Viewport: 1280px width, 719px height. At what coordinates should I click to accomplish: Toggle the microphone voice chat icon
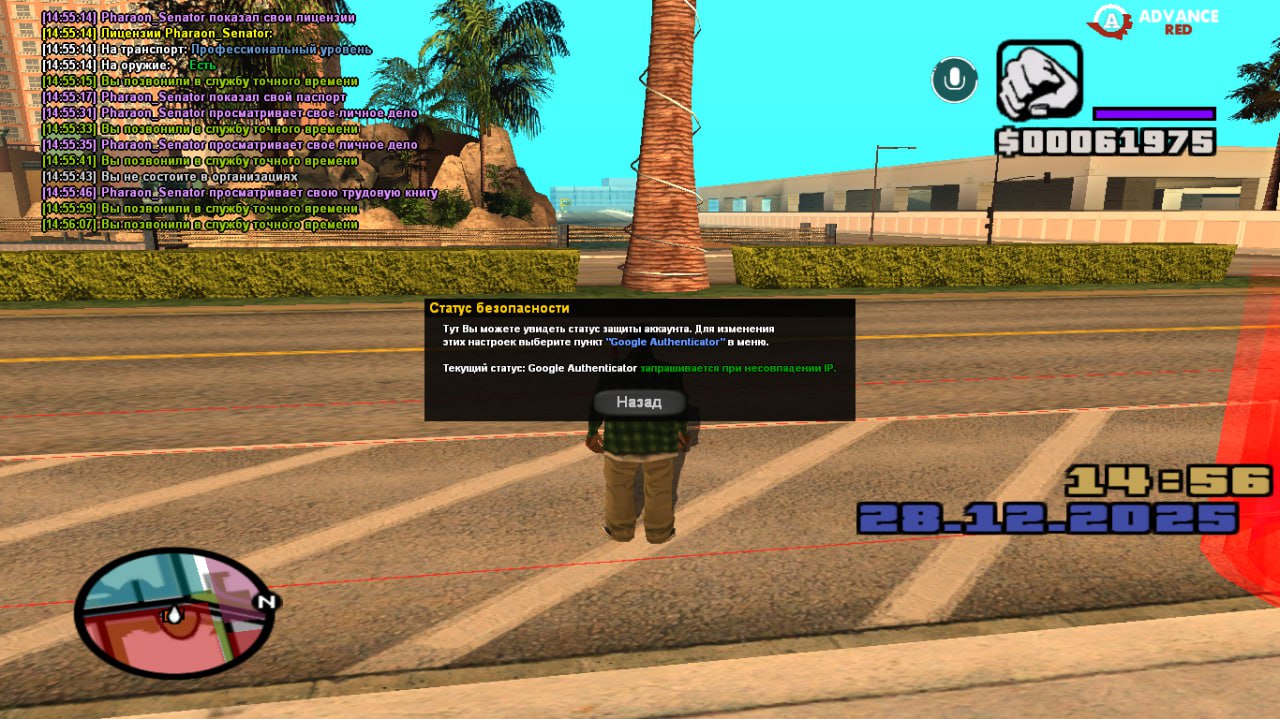click(954, 80)
